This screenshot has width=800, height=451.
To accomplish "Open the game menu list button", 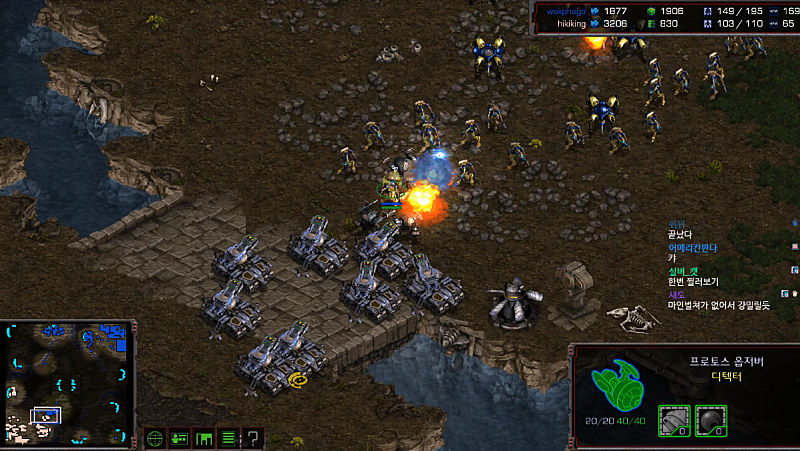I will point(228,438).
